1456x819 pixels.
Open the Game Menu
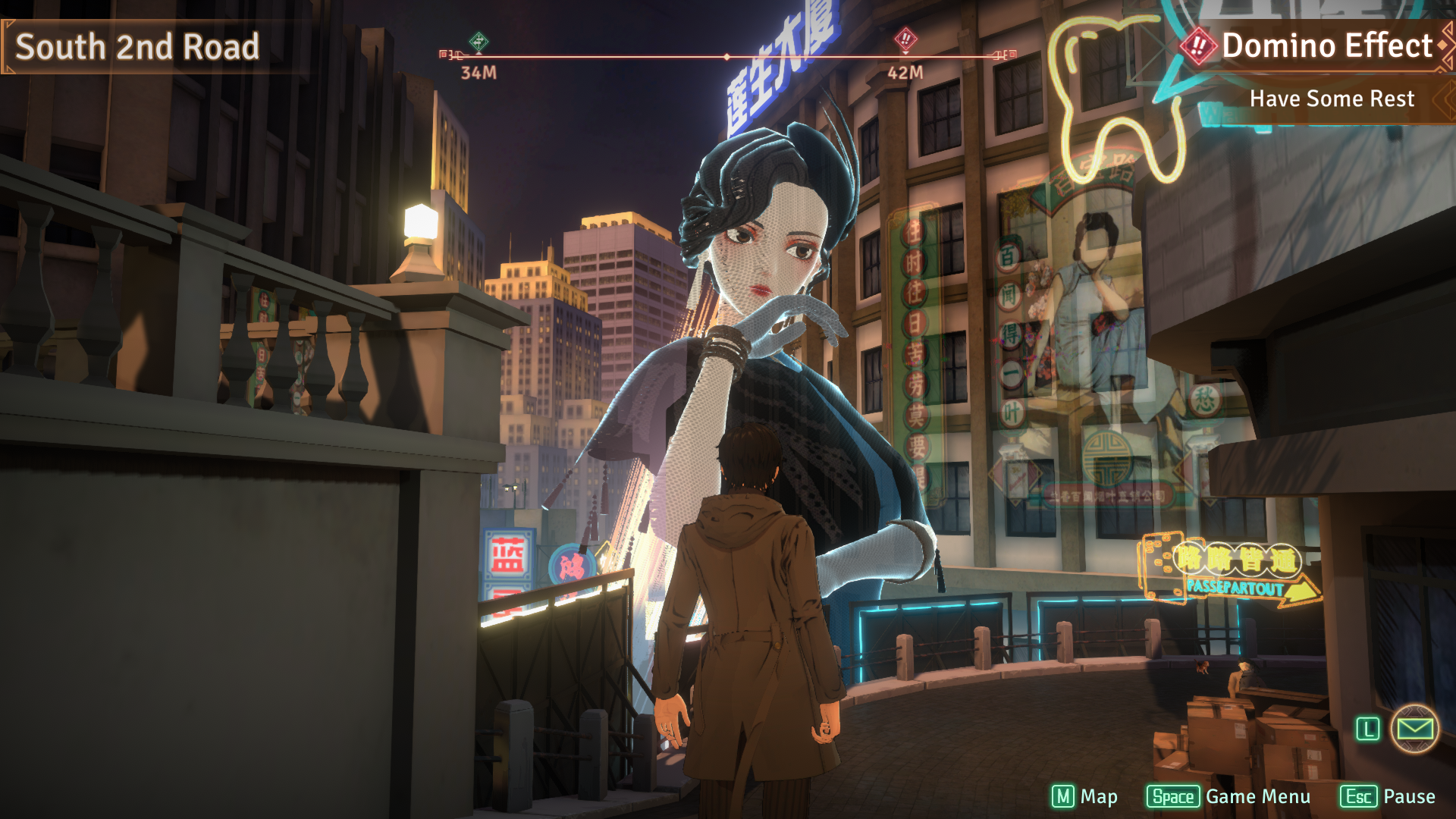(1228, 797)
